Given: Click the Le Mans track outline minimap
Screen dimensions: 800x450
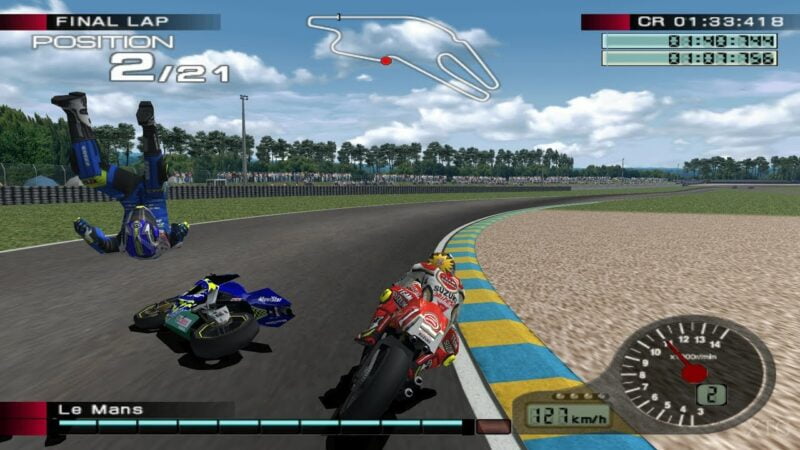Looking at the screenshot, I should (x=404, y=53).
